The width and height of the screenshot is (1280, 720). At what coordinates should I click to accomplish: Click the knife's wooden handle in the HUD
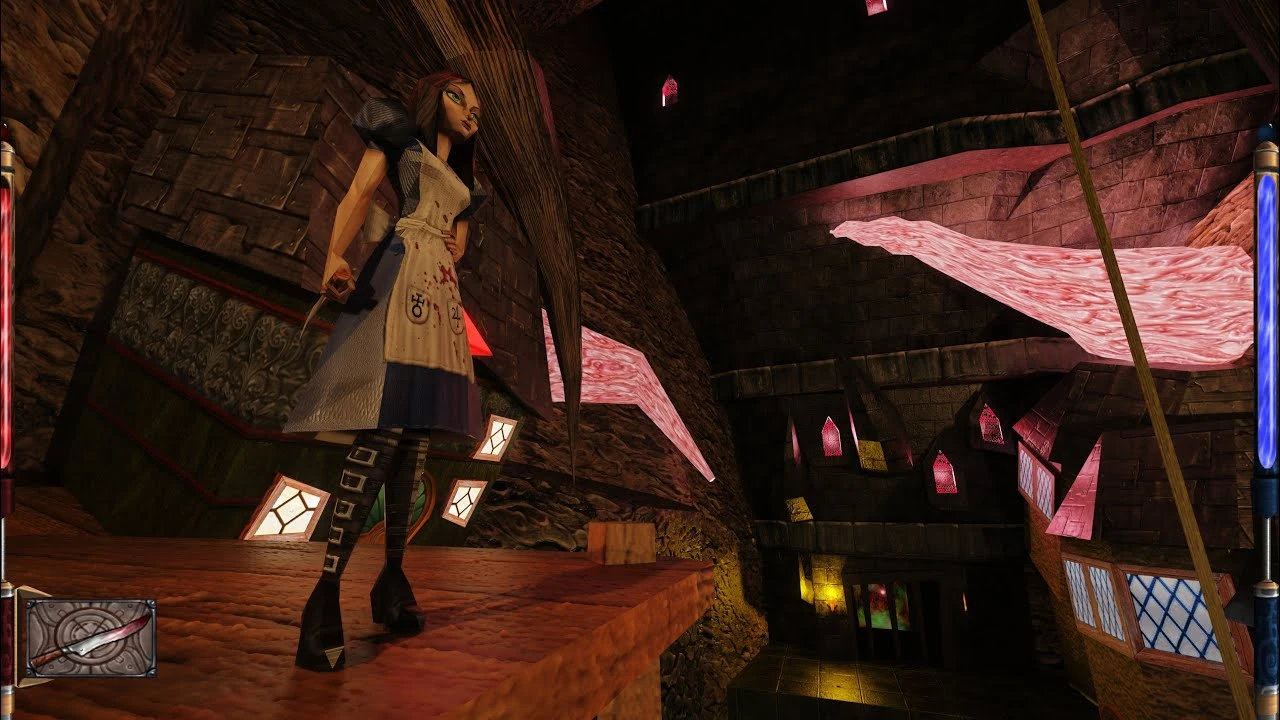43,660
